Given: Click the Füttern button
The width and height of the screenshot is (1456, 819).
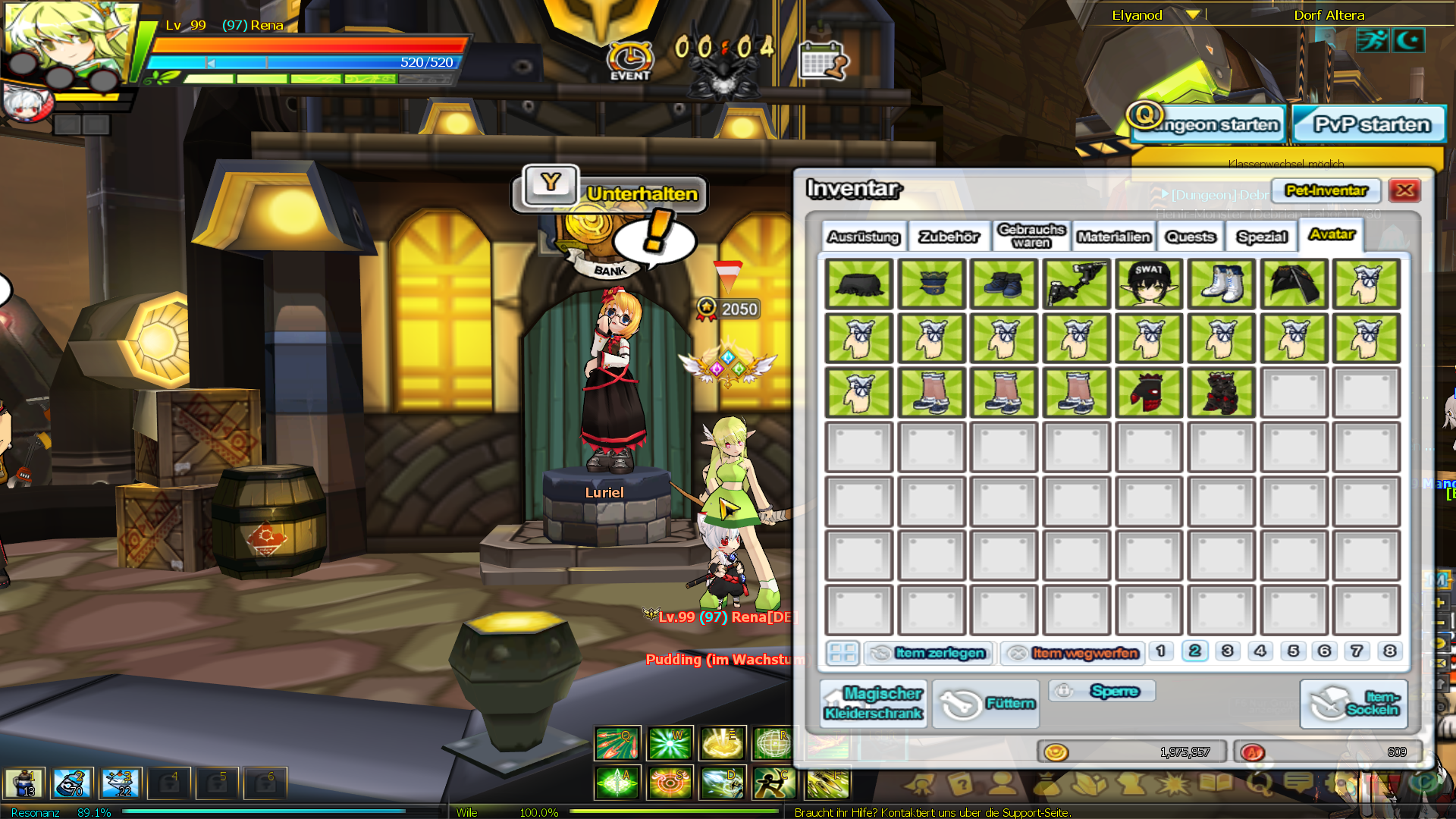Looking at the screenshot, I should 986,704.
